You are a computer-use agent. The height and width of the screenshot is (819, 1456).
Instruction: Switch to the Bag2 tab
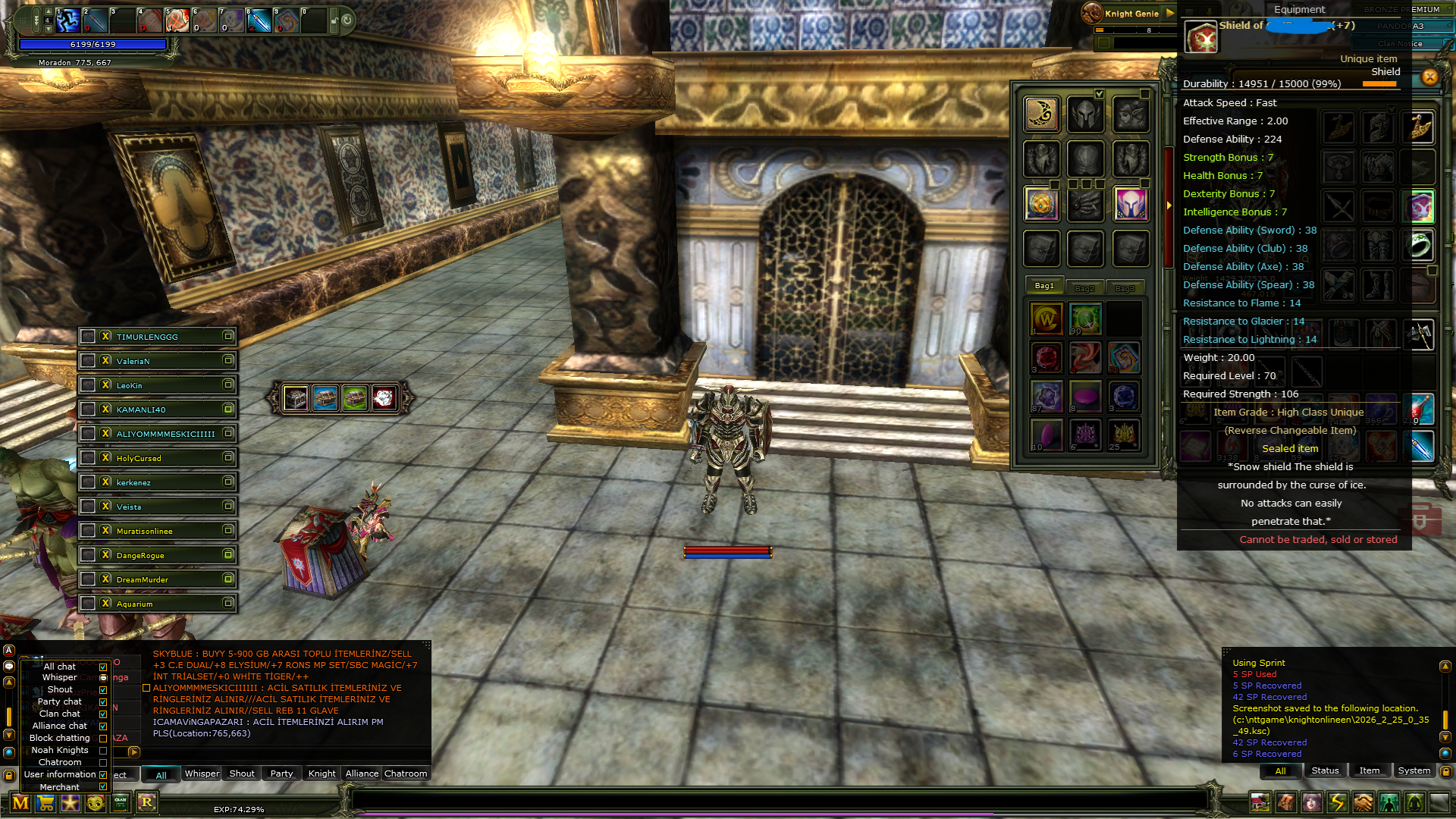[1084, 288]
